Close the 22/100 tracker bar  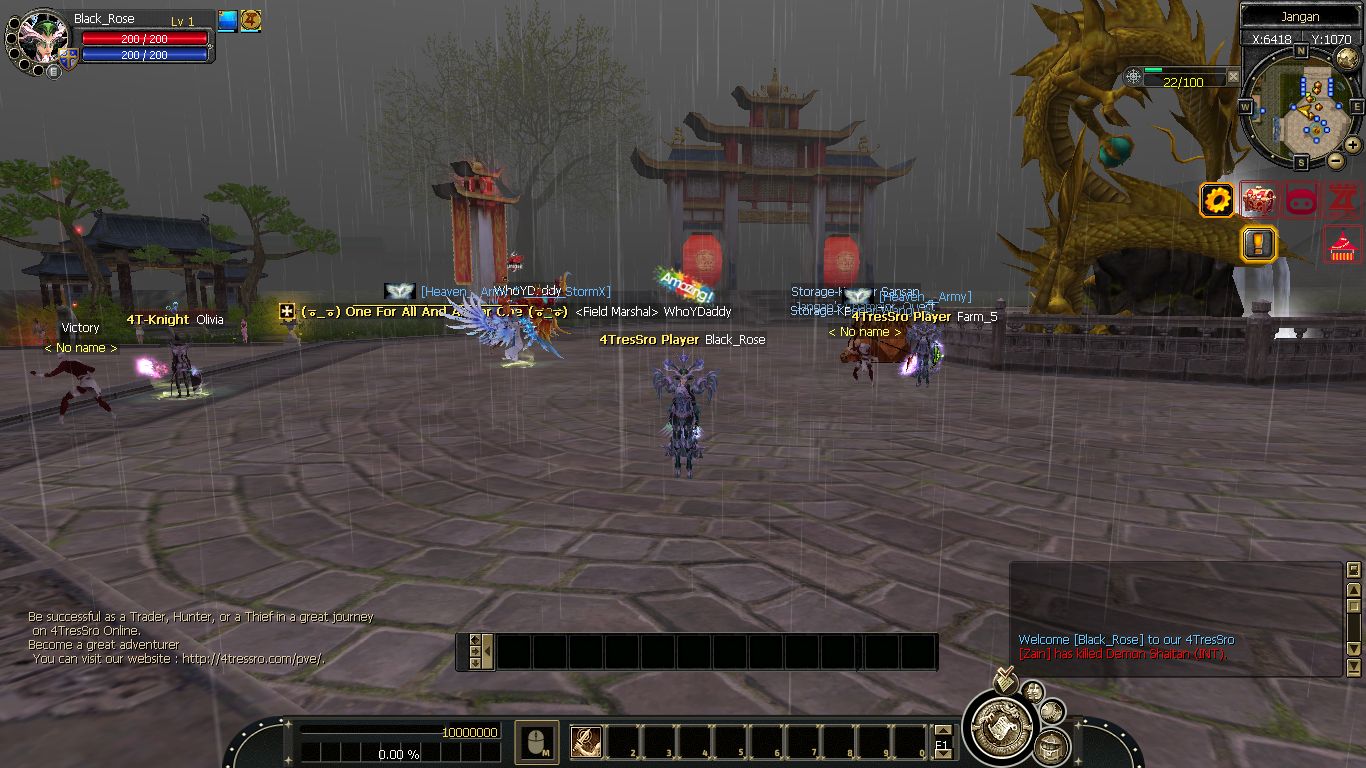[x=1233, y=77]
